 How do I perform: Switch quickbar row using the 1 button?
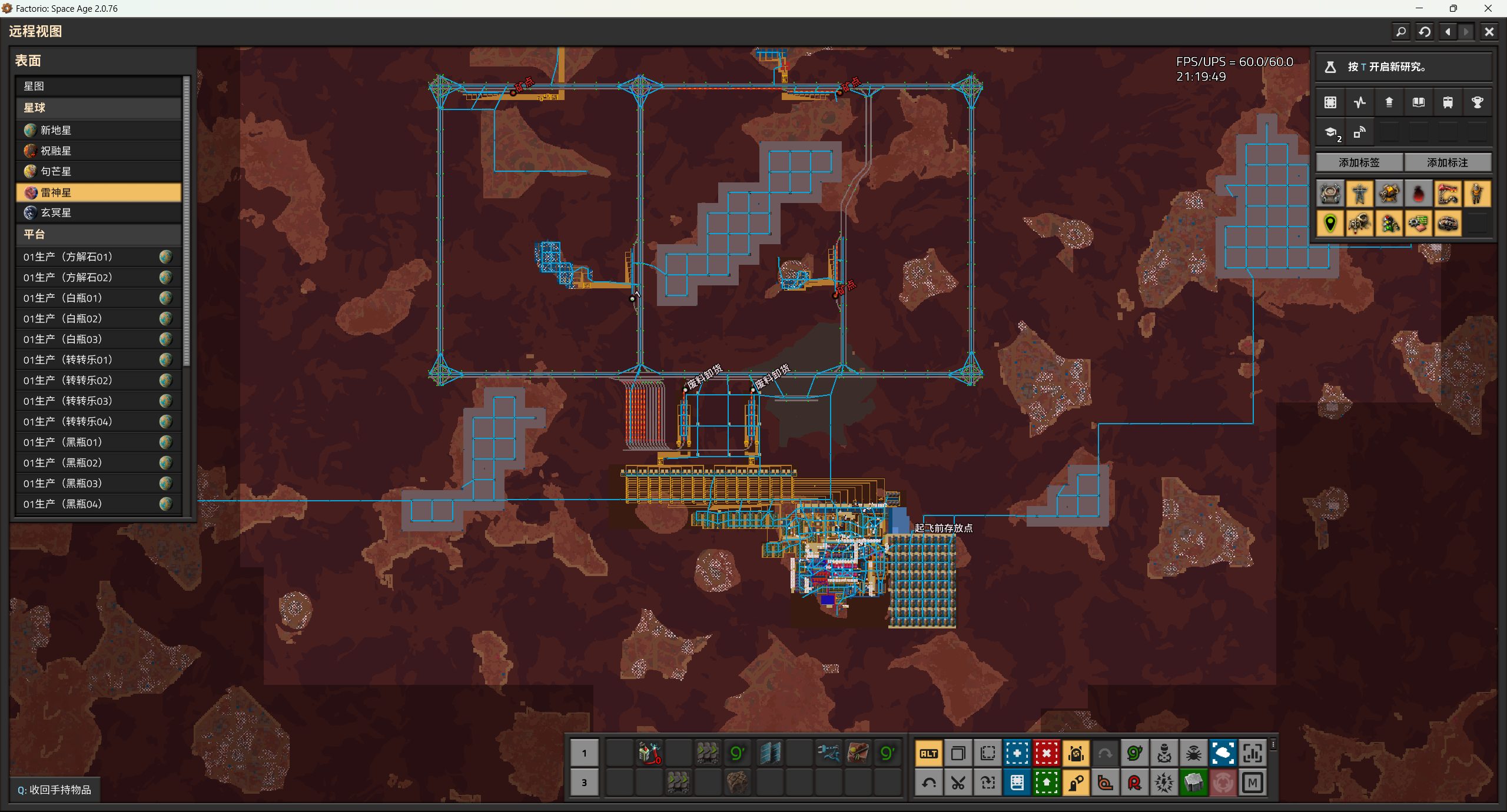tap(584, 753)
